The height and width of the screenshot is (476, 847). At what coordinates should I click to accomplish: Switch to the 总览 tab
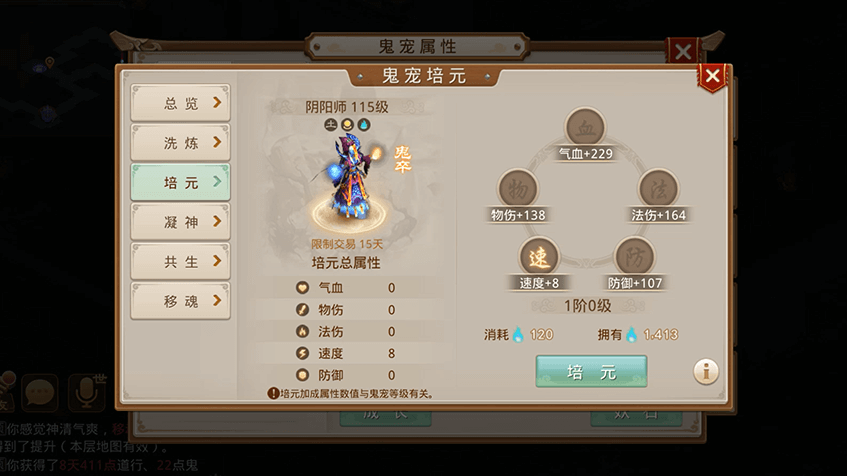pyautogui.click(x=180, y=103)
